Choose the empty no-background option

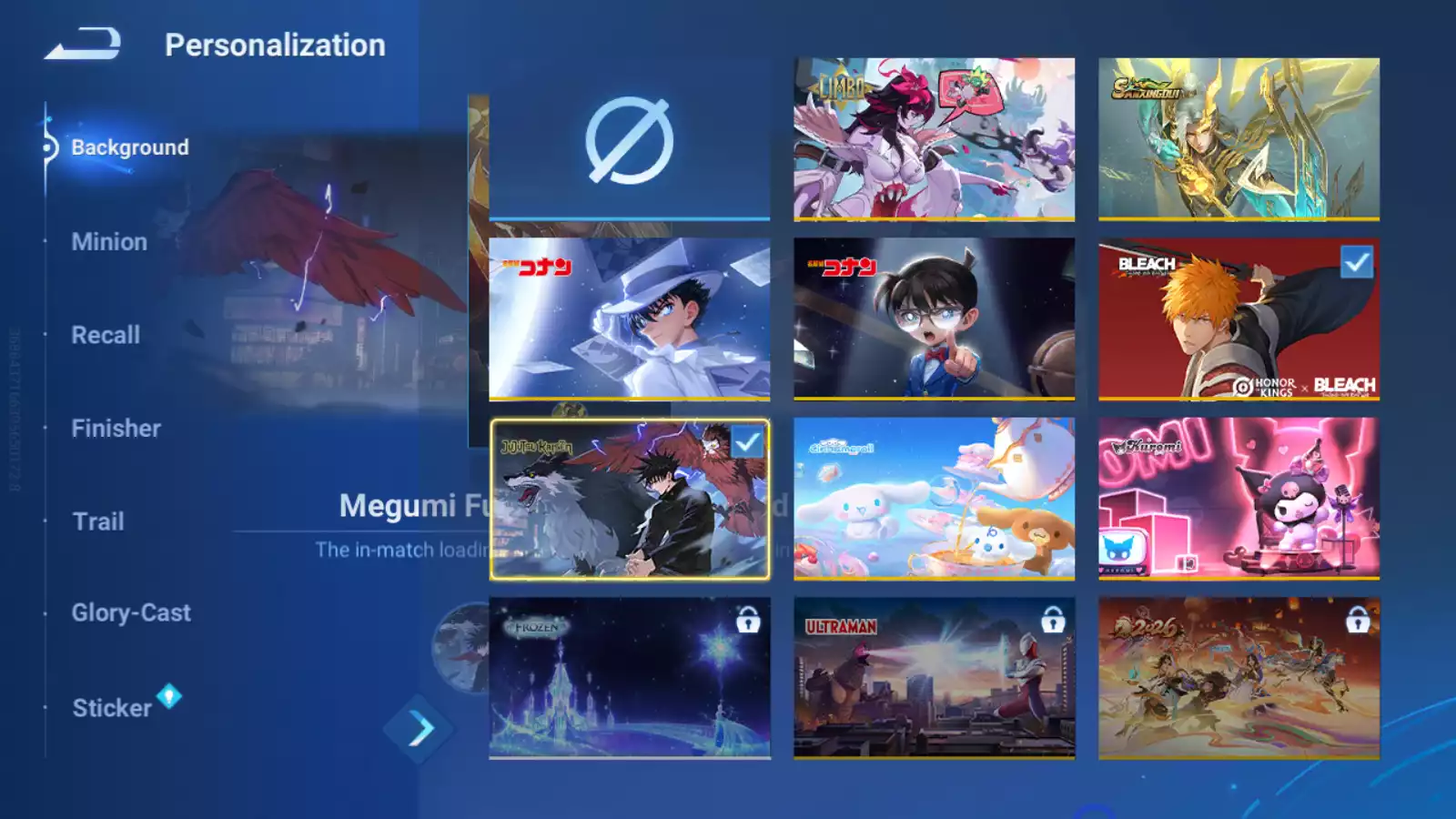[x=629, y=140]
